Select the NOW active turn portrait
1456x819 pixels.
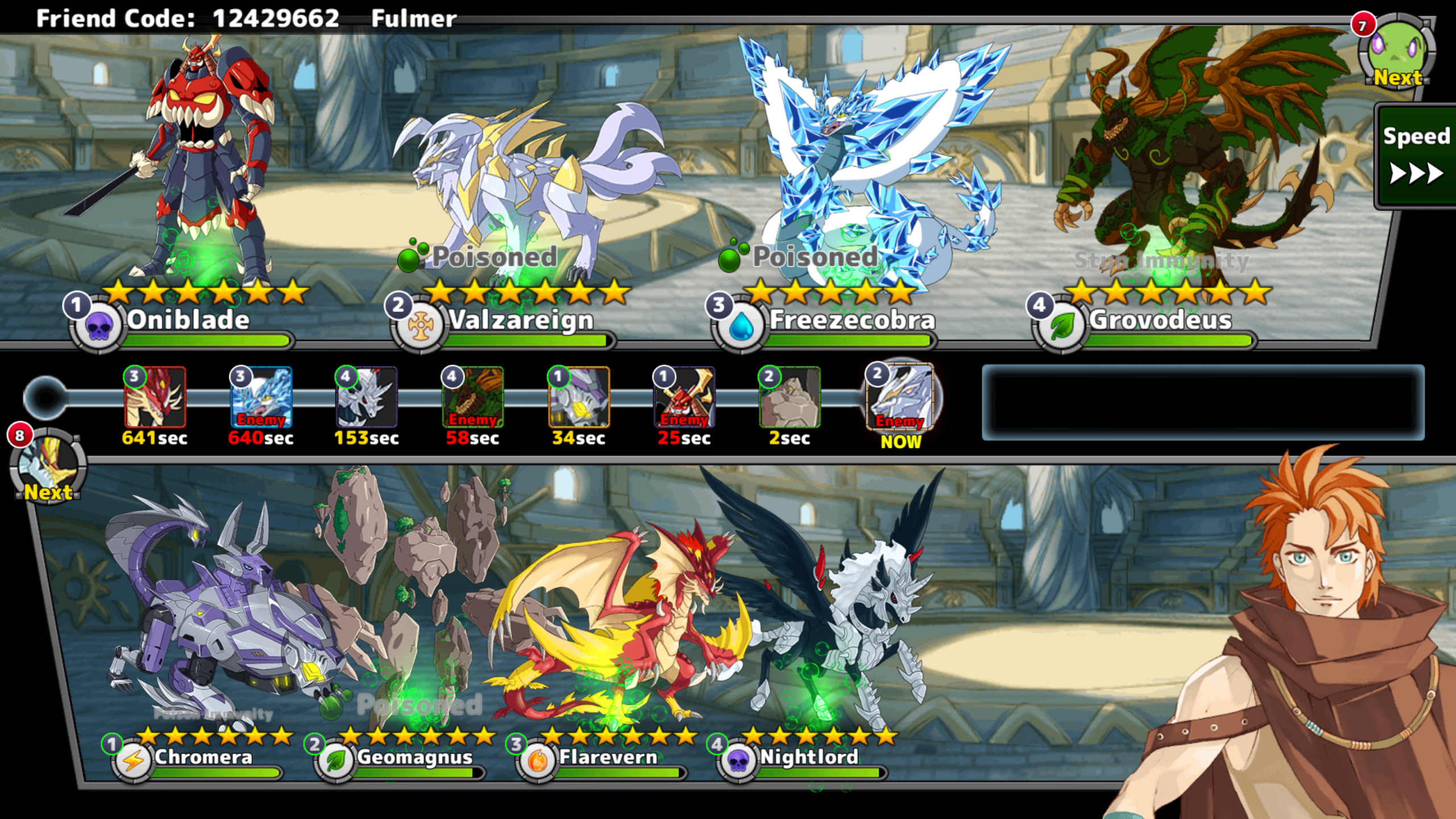900,397
